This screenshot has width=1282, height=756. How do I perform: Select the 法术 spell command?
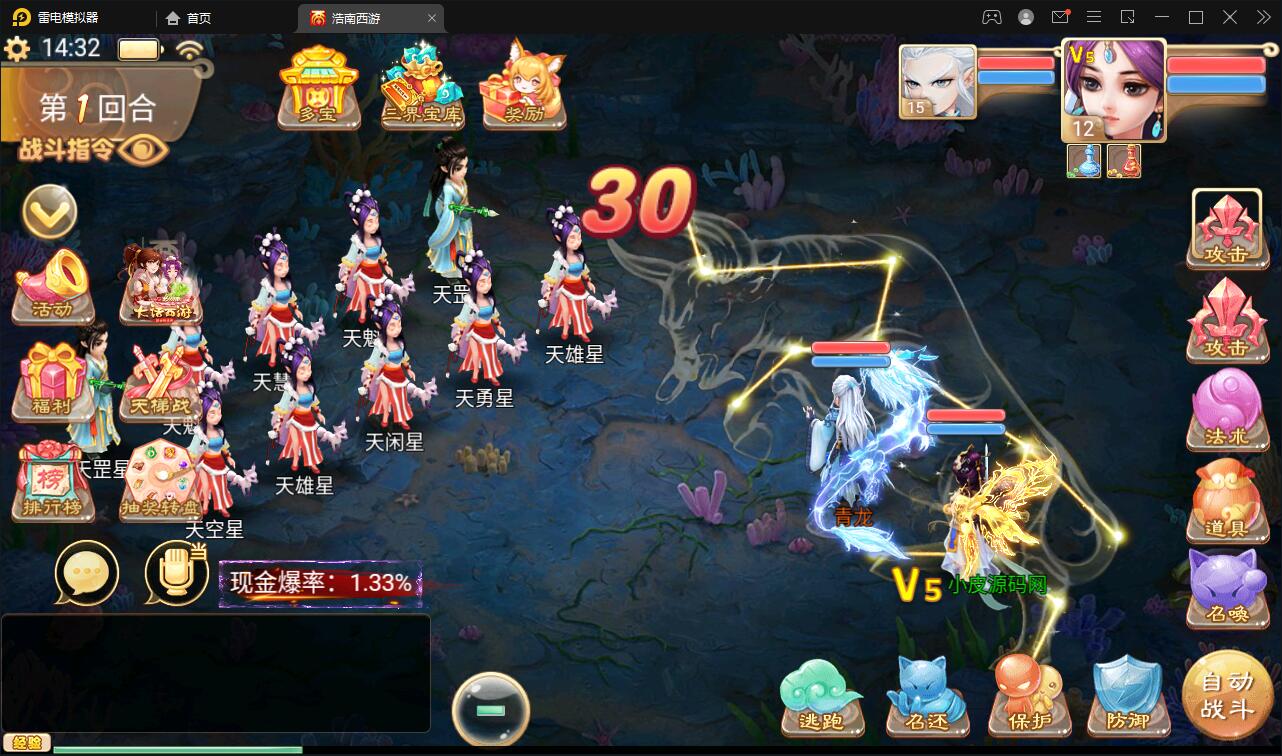[x=1228, y=410]
